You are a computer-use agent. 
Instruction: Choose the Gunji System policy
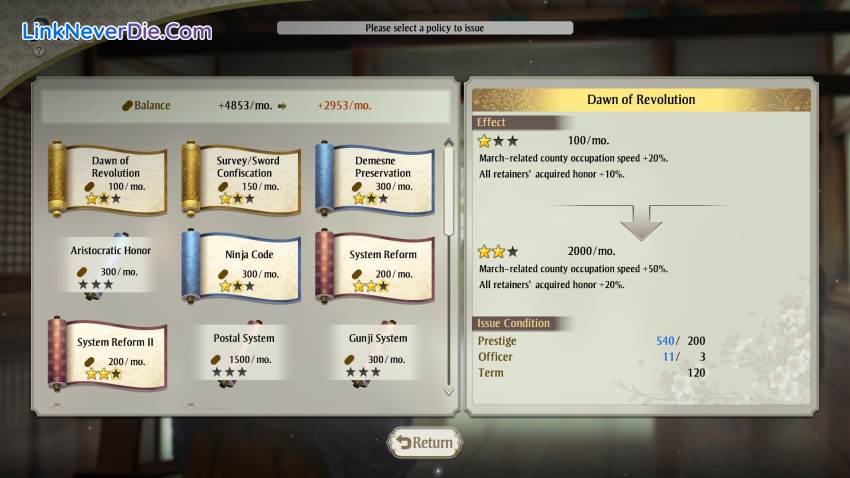pyautogui.click(x=376, y=351)
